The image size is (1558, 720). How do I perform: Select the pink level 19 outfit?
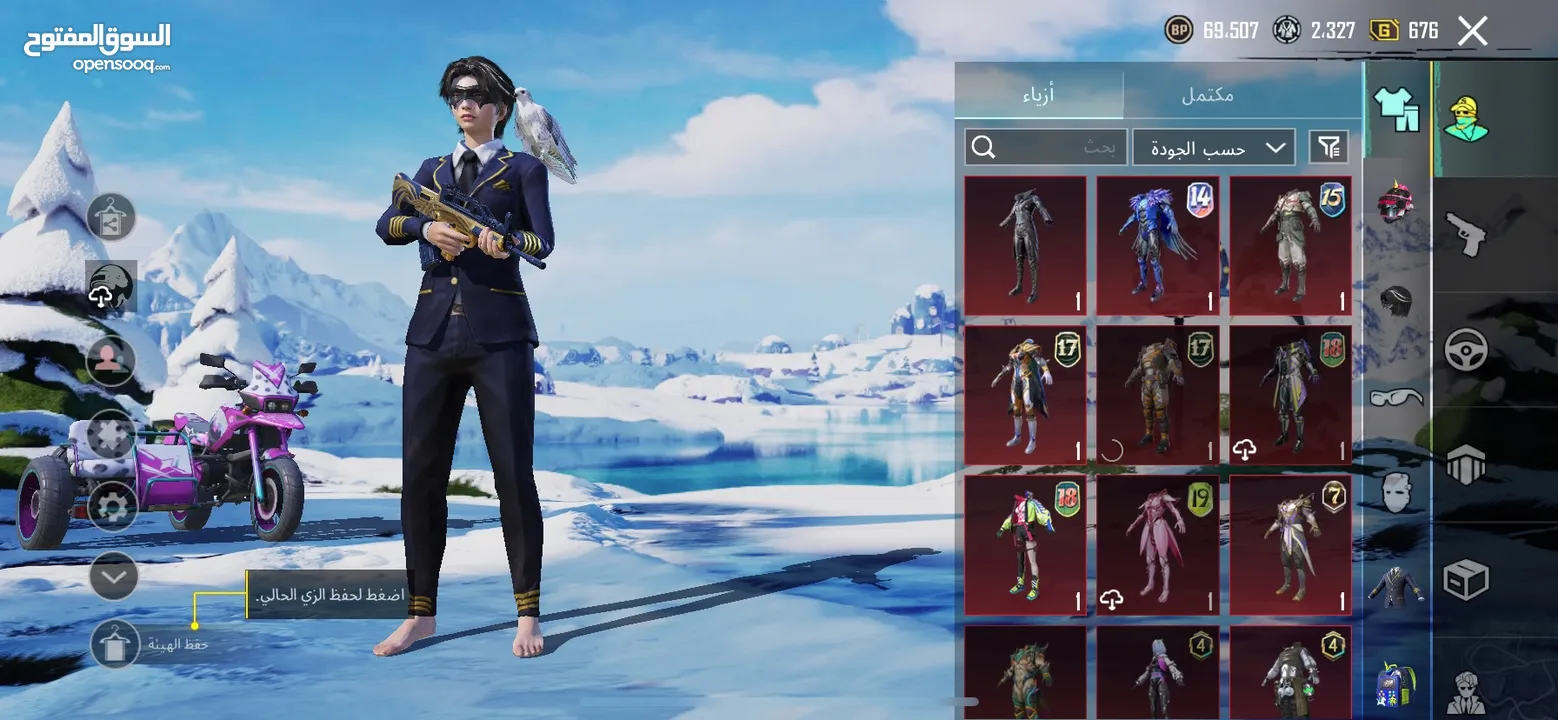click(1158, 545)
